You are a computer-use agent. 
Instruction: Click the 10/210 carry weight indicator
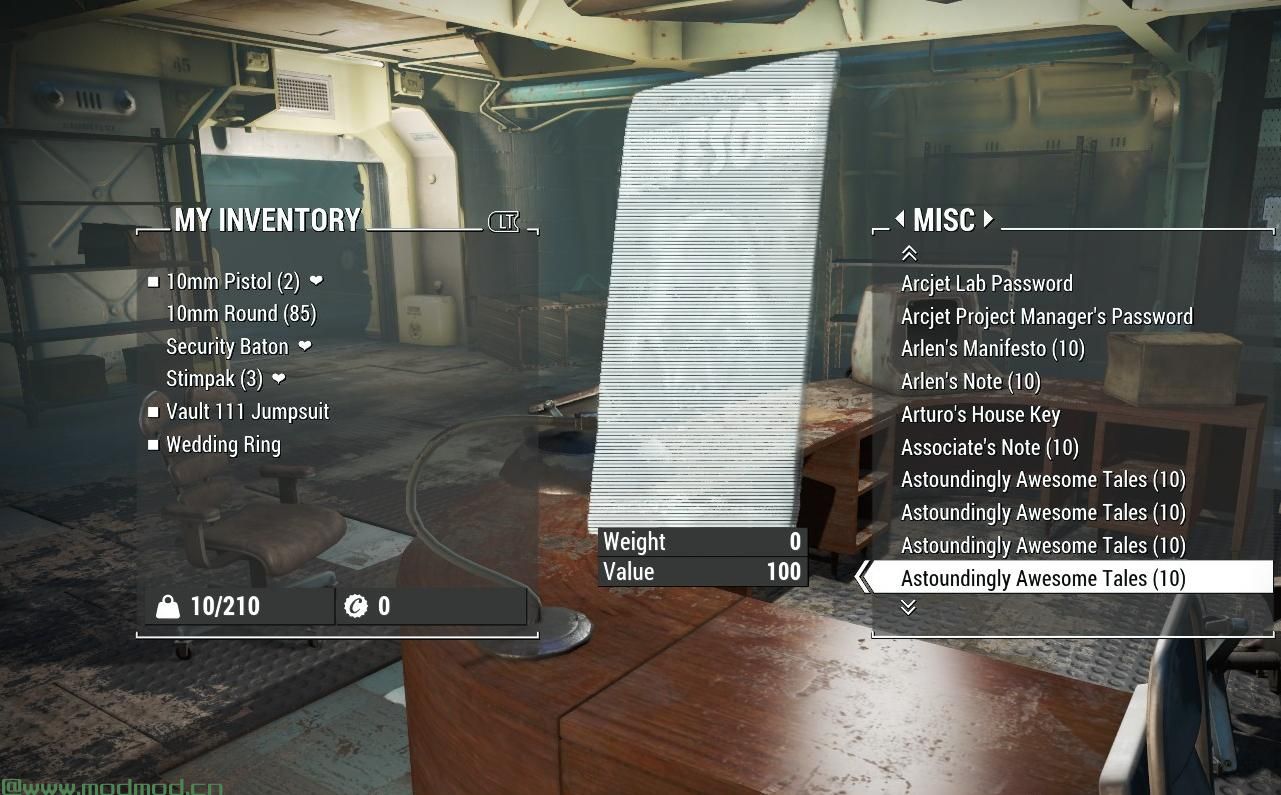[x=228, y=606]
